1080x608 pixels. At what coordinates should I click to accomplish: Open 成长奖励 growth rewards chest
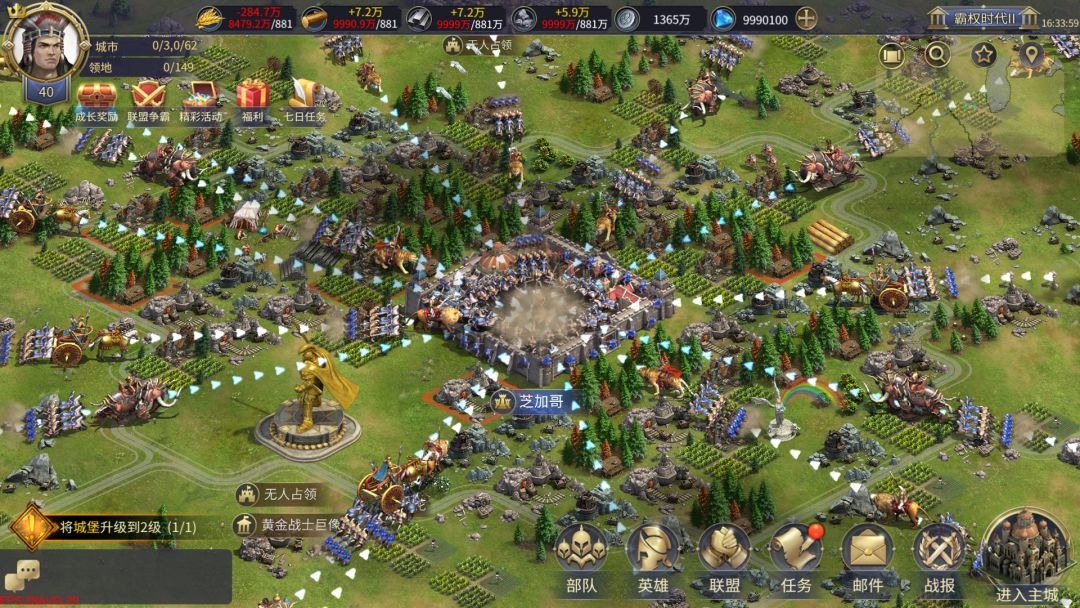click(x=96, y=97)
